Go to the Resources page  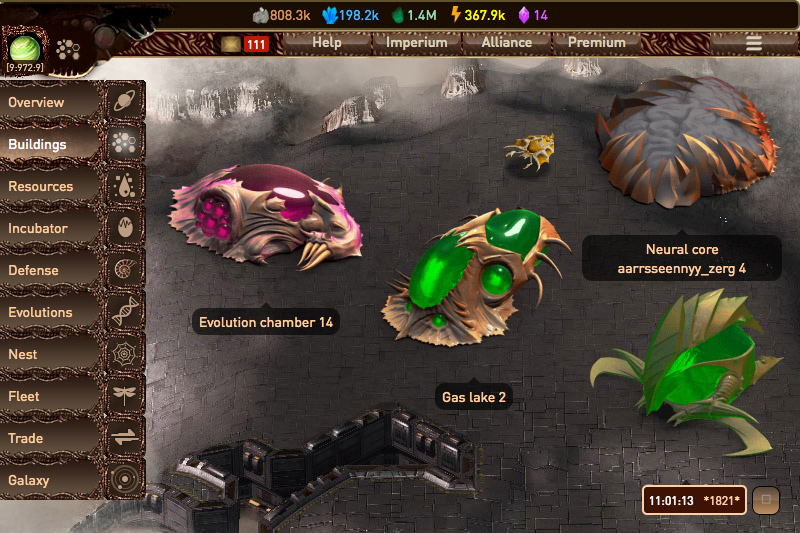[52, 186]
